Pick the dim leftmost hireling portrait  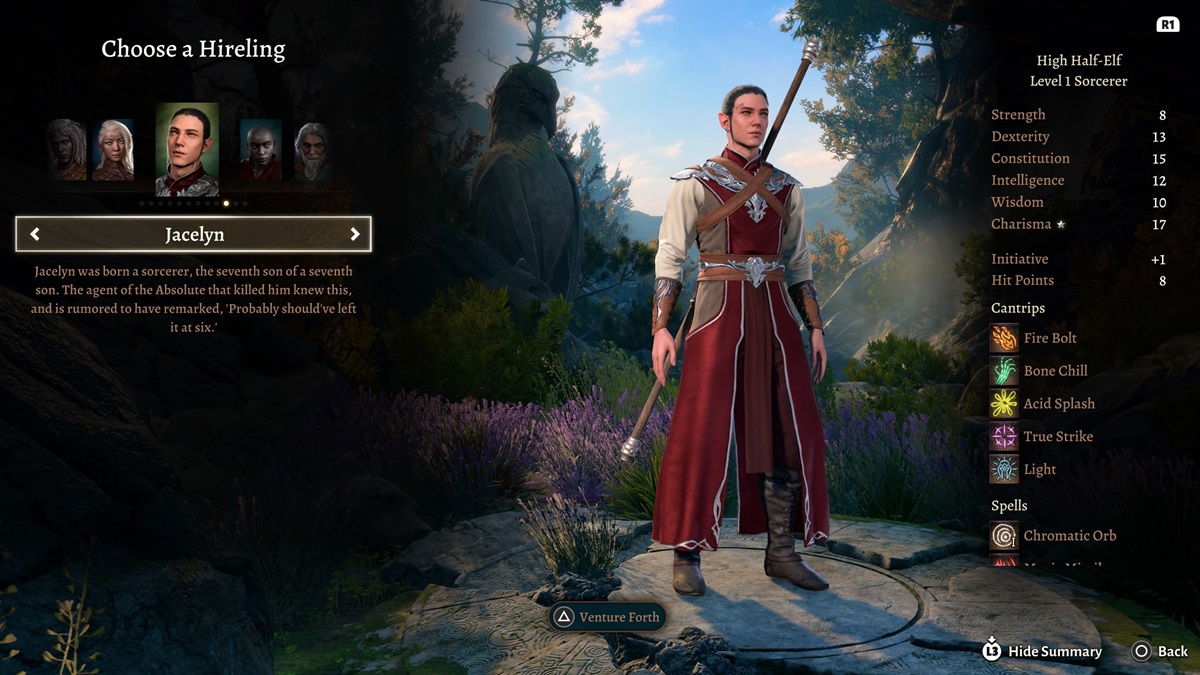coord(67,150)
